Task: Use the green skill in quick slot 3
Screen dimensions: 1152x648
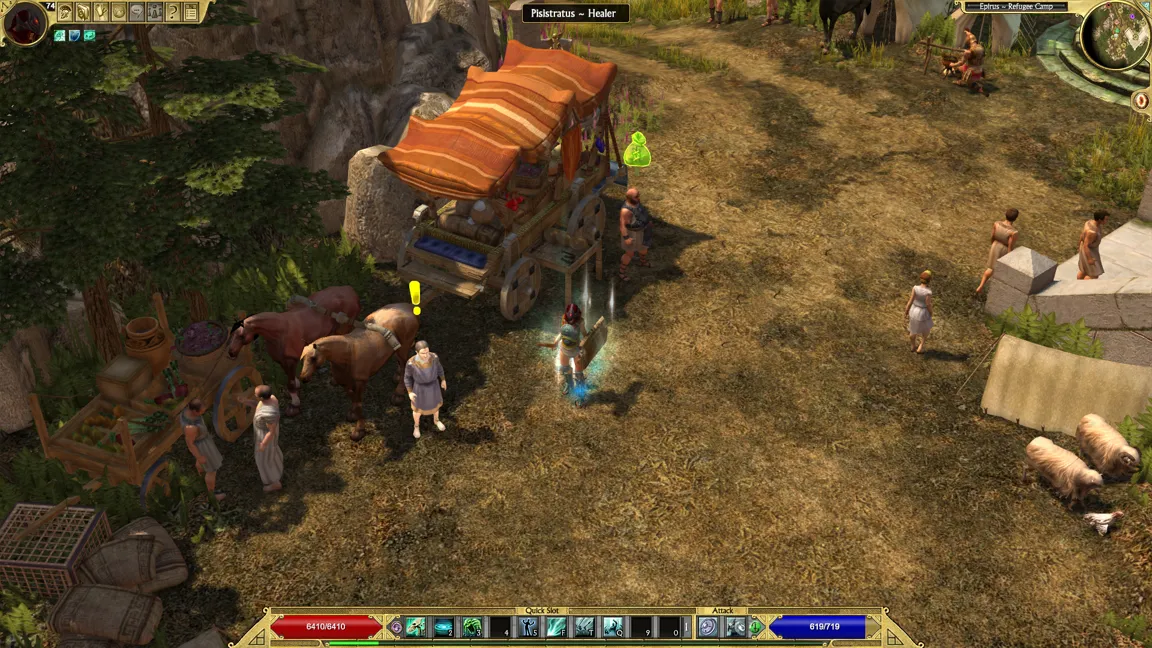Action: point(472,627)
